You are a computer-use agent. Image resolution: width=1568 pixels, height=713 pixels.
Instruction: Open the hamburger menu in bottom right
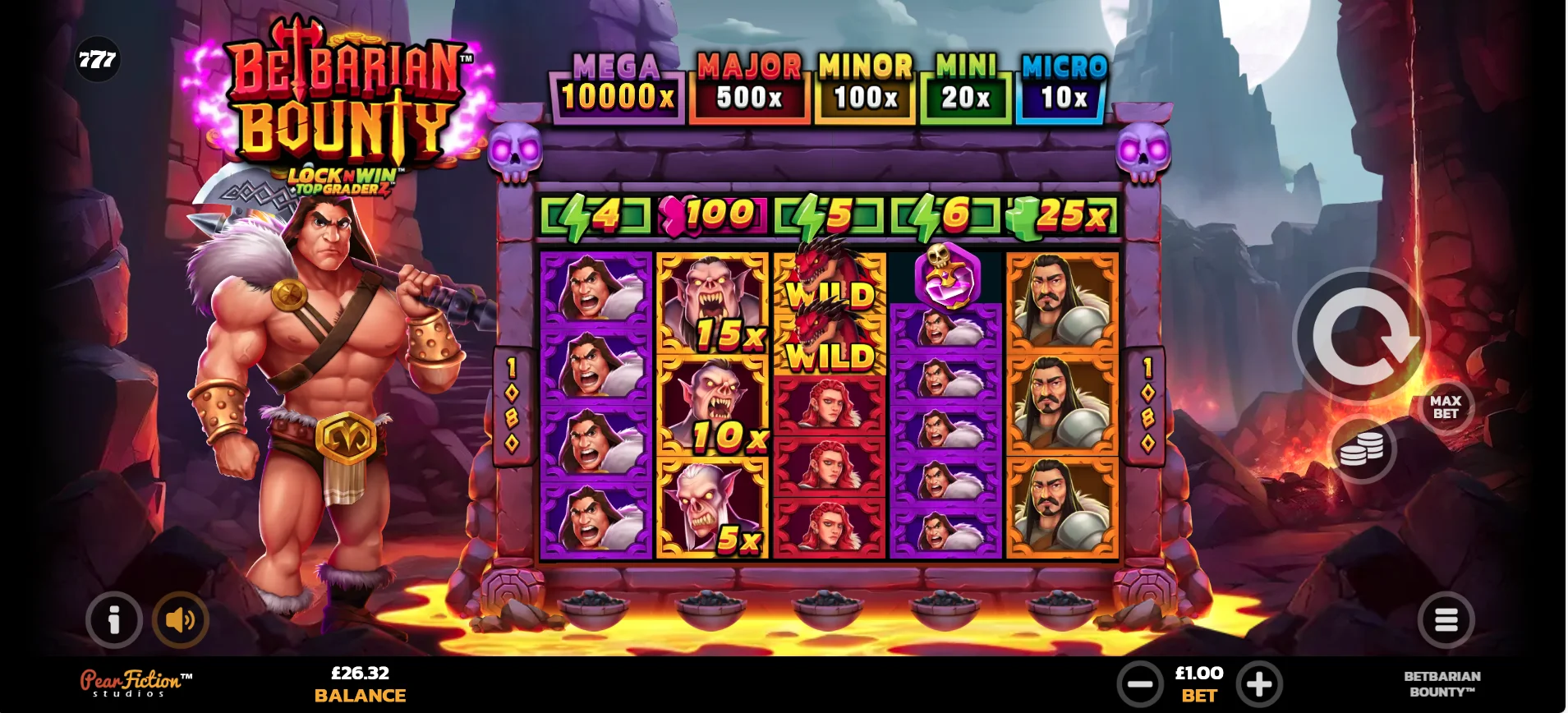1445,620
